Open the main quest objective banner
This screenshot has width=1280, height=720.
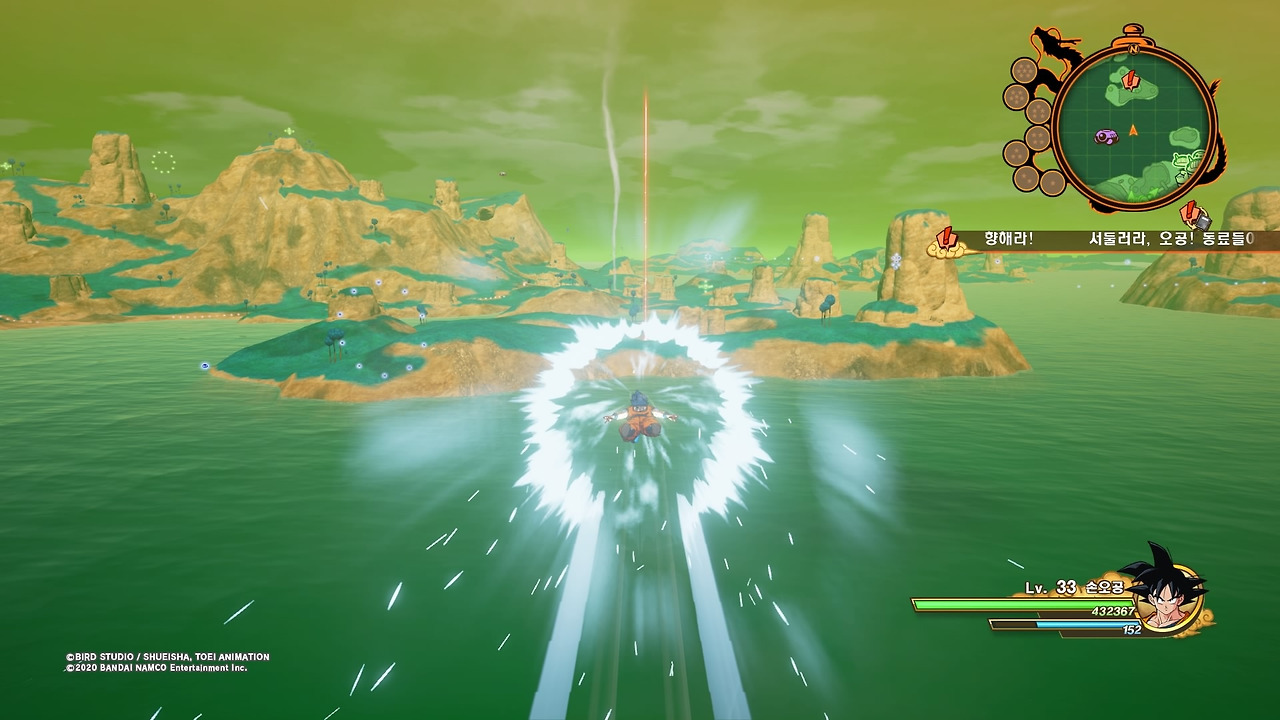1110,240
